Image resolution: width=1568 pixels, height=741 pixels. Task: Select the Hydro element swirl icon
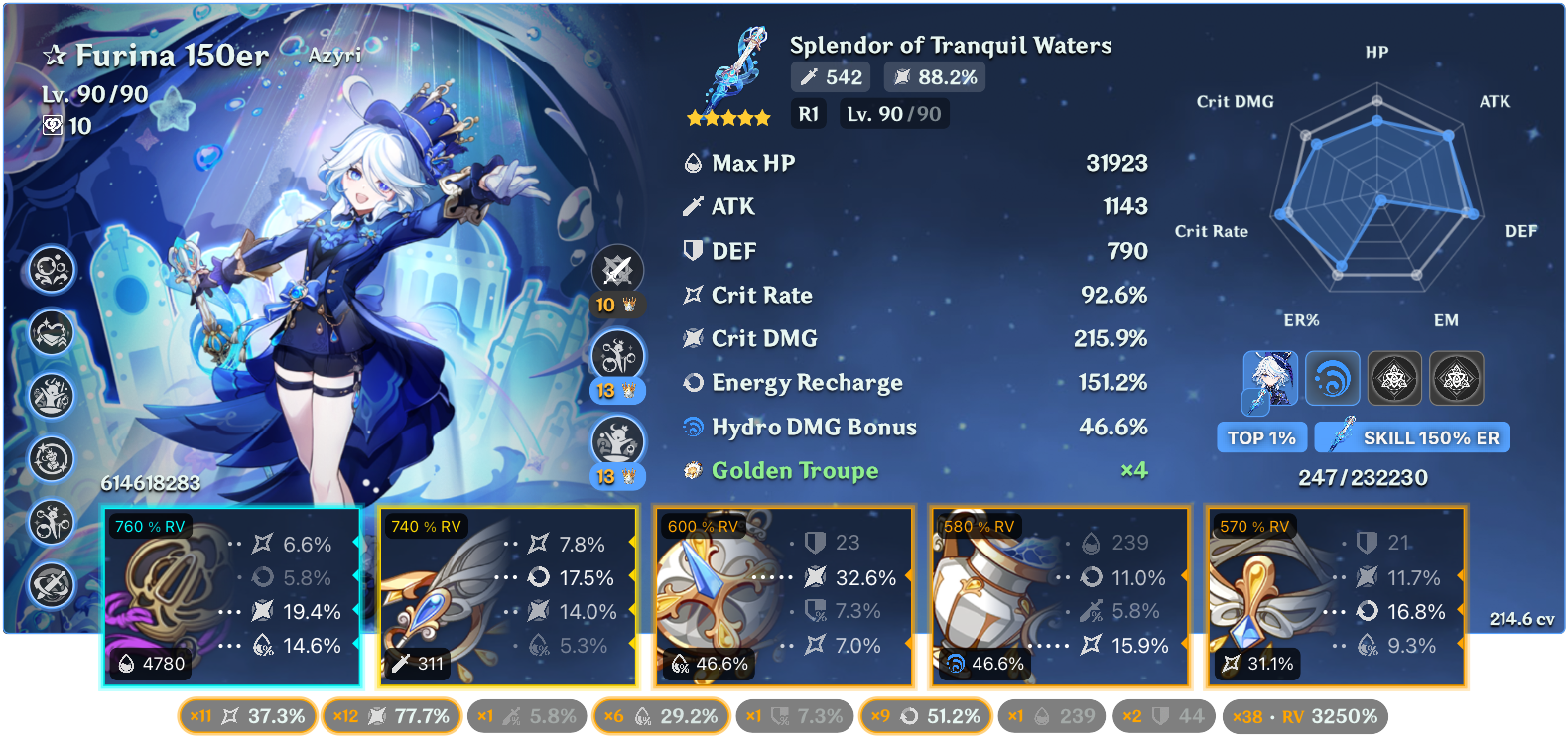click(1332, 379)
